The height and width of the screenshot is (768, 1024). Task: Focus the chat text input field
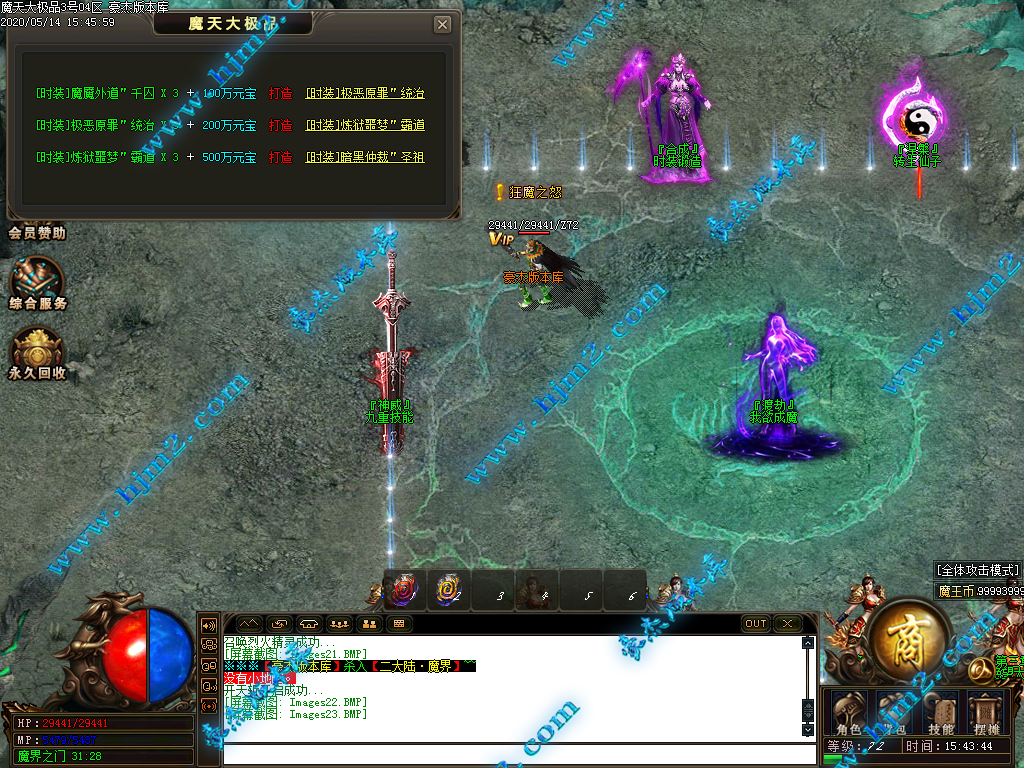coord(510,752)
